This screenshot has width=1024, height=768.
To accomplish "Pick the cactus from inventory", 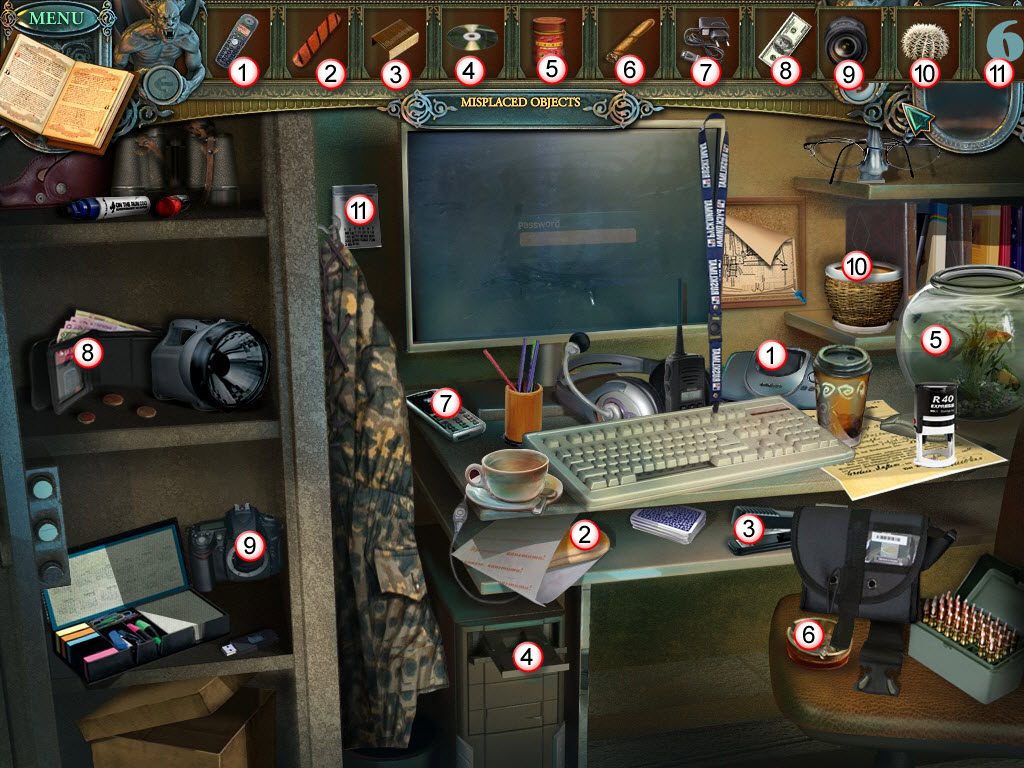I will tap(923, 40).
